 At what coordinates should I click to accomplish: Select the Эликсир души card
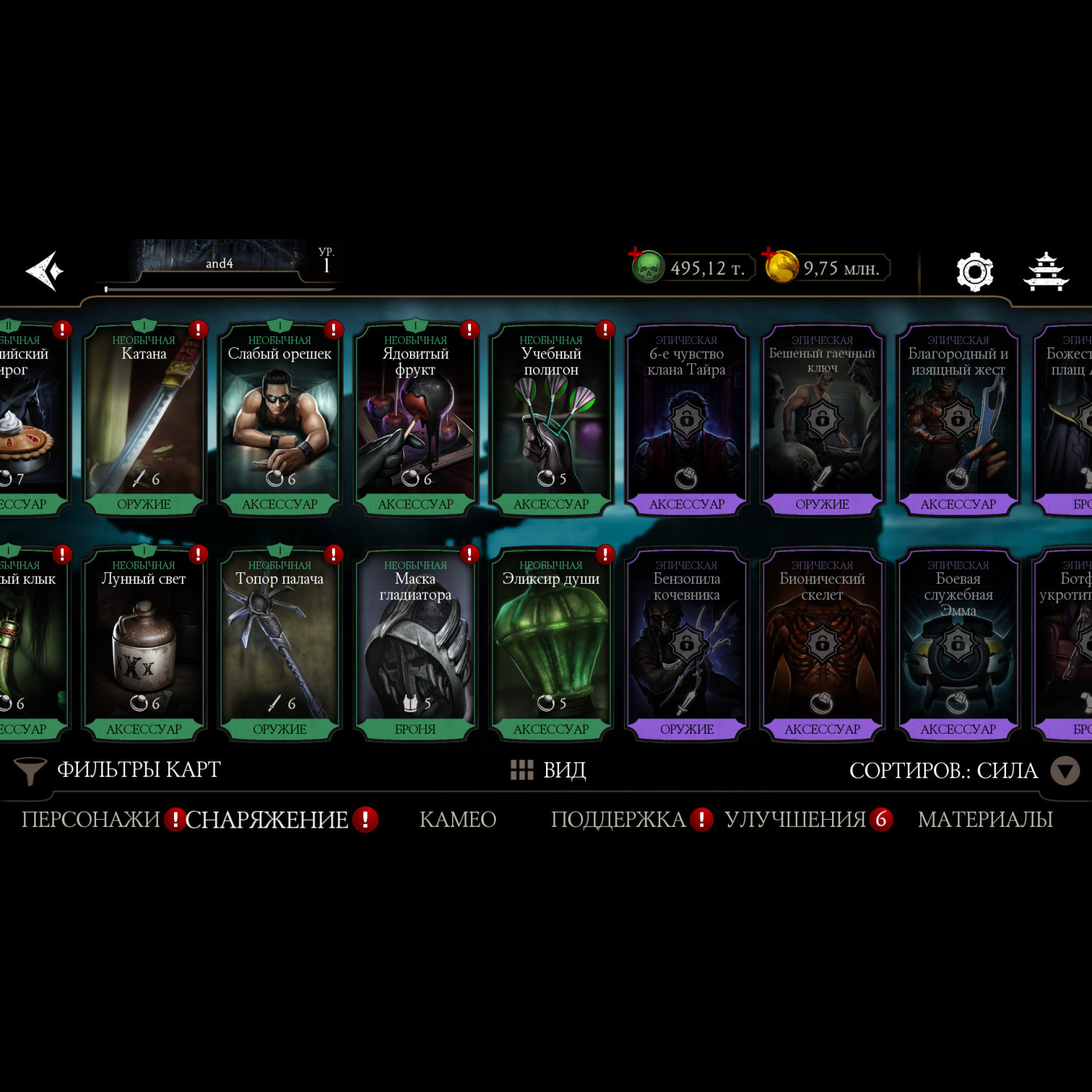551,644
